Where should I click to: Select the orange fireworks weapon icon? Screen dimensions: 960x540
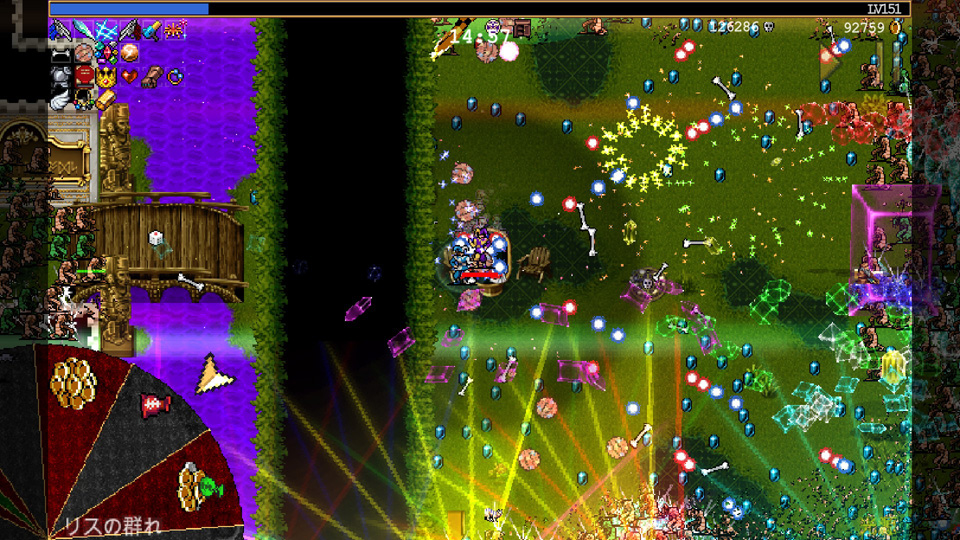coord(175,30)
